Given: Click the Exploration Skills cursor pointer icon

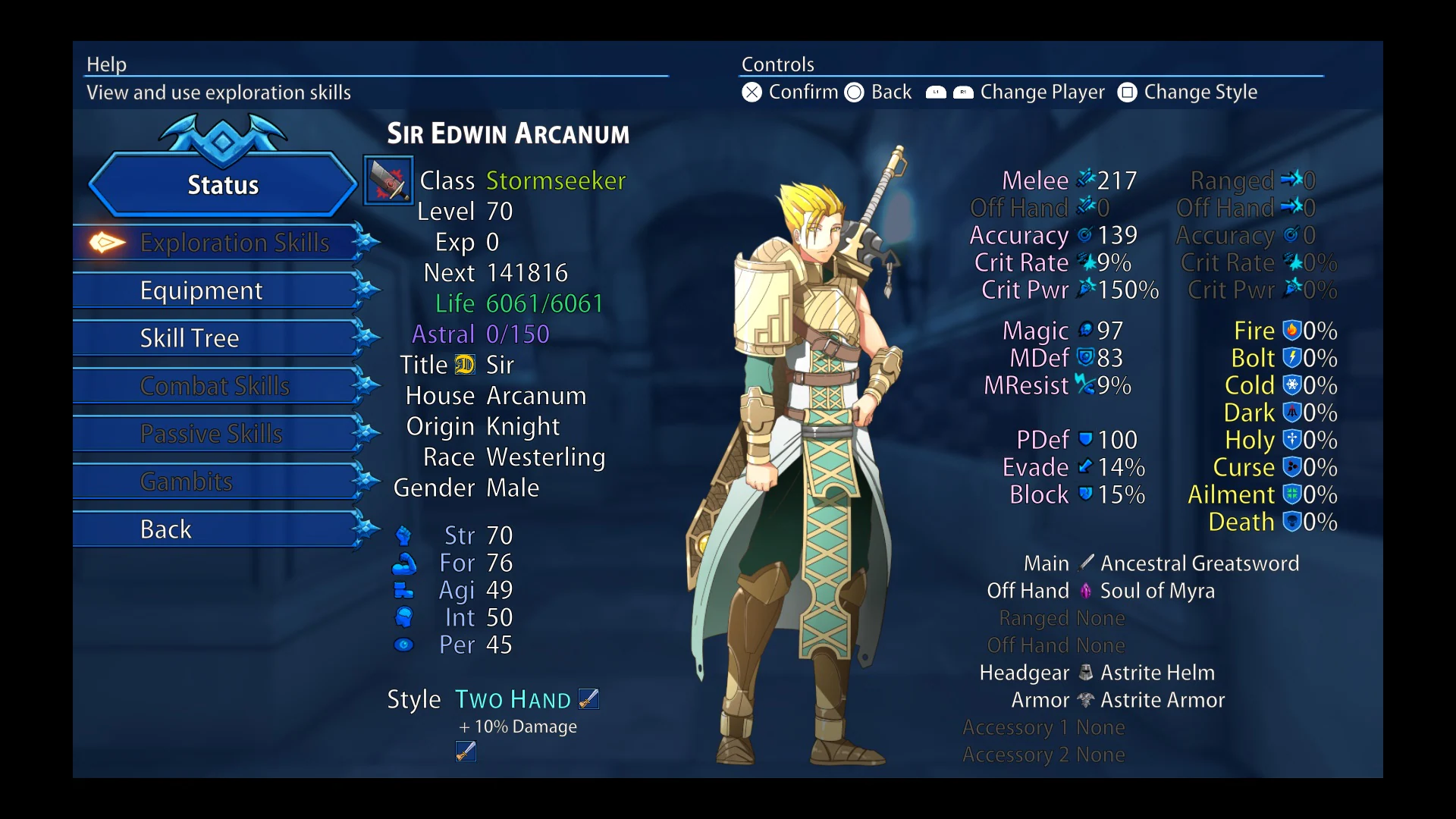Looking at the screenshot, I should (105, 243).
